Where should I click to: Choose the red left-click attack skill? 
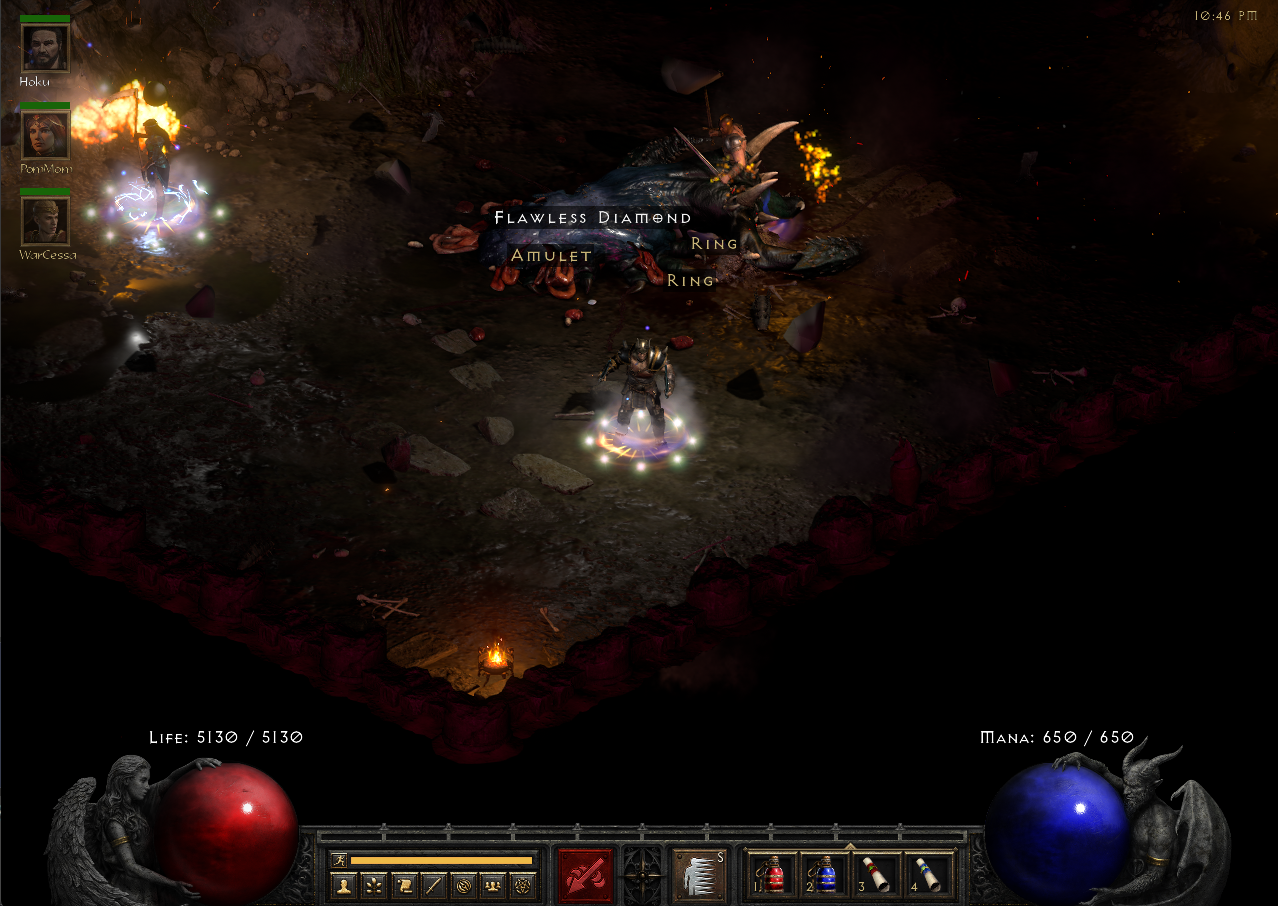click(585, 875)
